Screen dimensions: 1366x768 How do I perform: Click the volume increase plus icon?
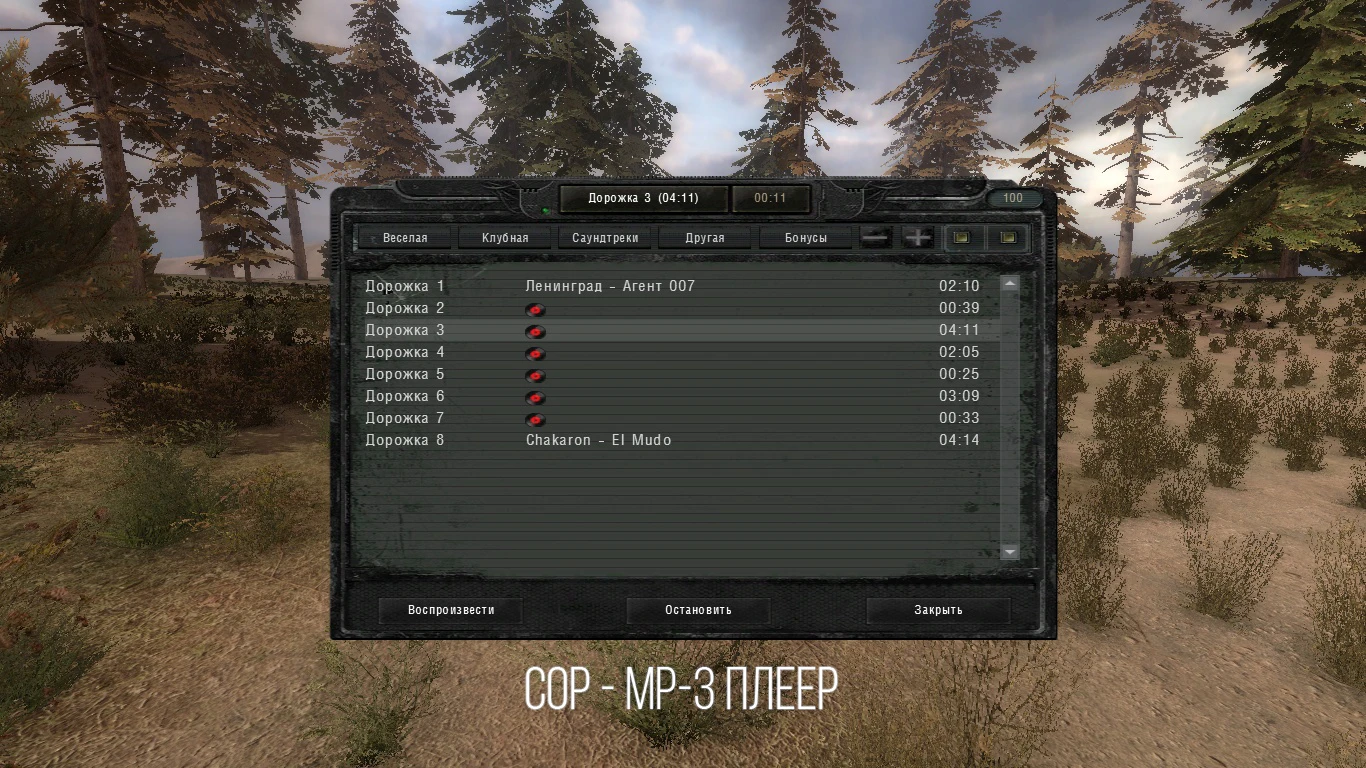[x=917, y=237]
